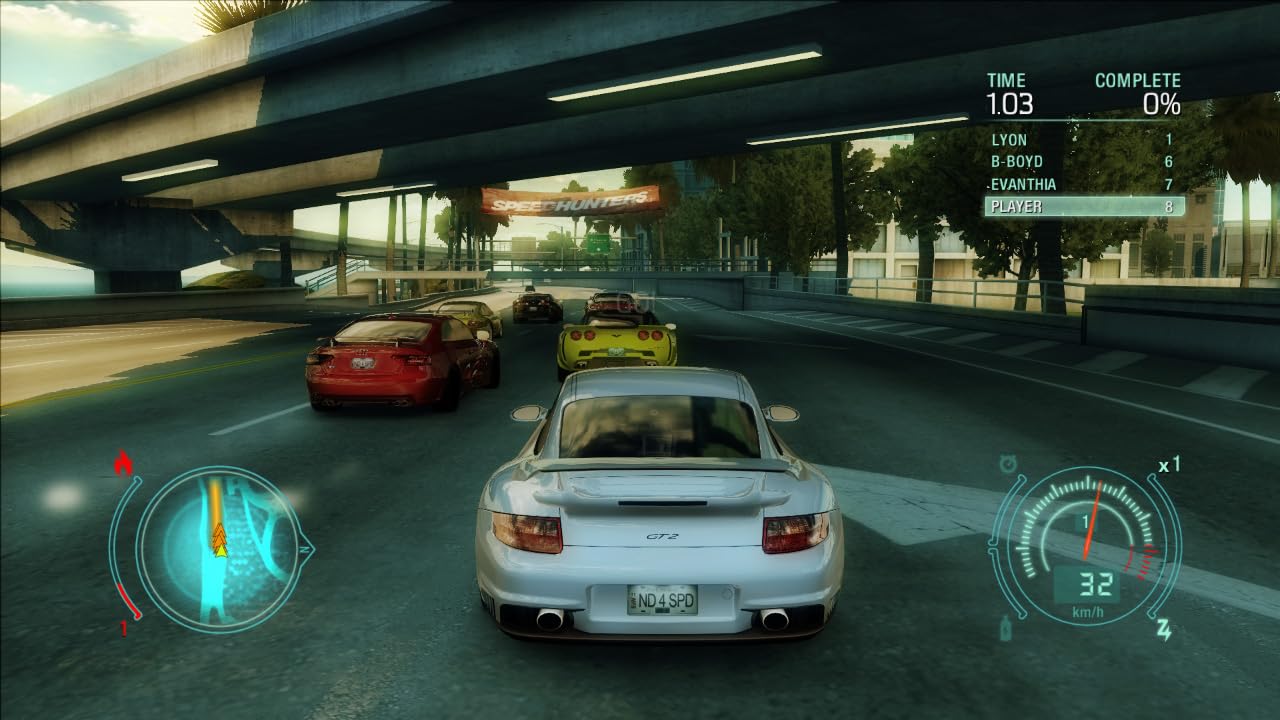Activate the lightning bolt speedbreaker icon
Image resolution: width=1280 pixels, height=720 pixels.
pyautogui.click(x=1163, y=629)
